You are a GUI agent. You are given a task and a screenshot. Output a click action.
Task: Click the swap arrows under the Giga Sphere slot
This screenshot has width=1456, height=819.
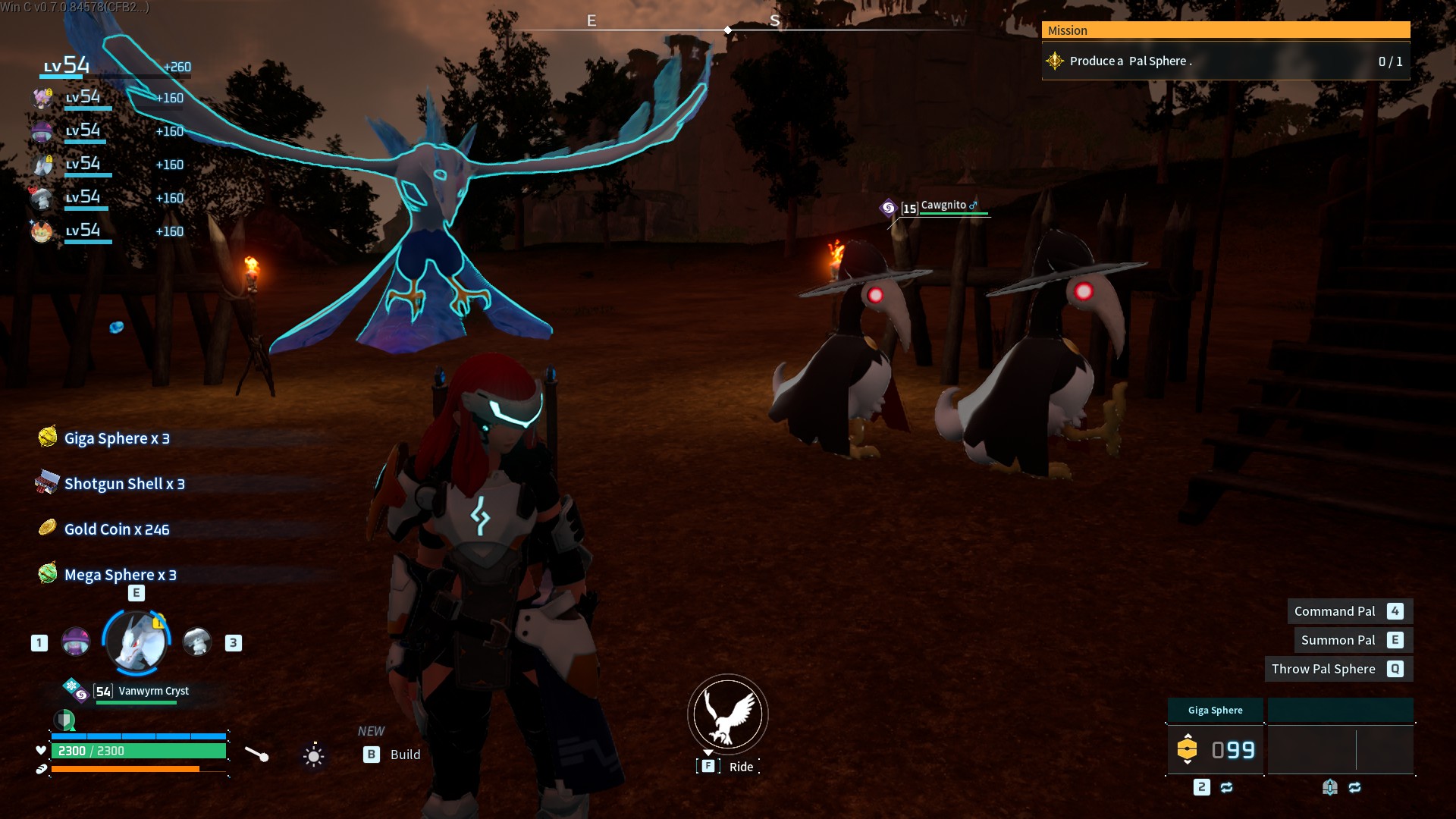click(1226, 787)
